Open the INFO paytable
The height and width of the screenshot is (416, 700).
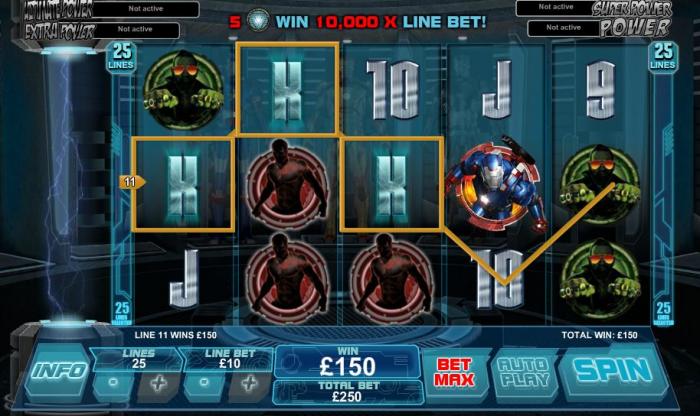click(x=59, y=370)
